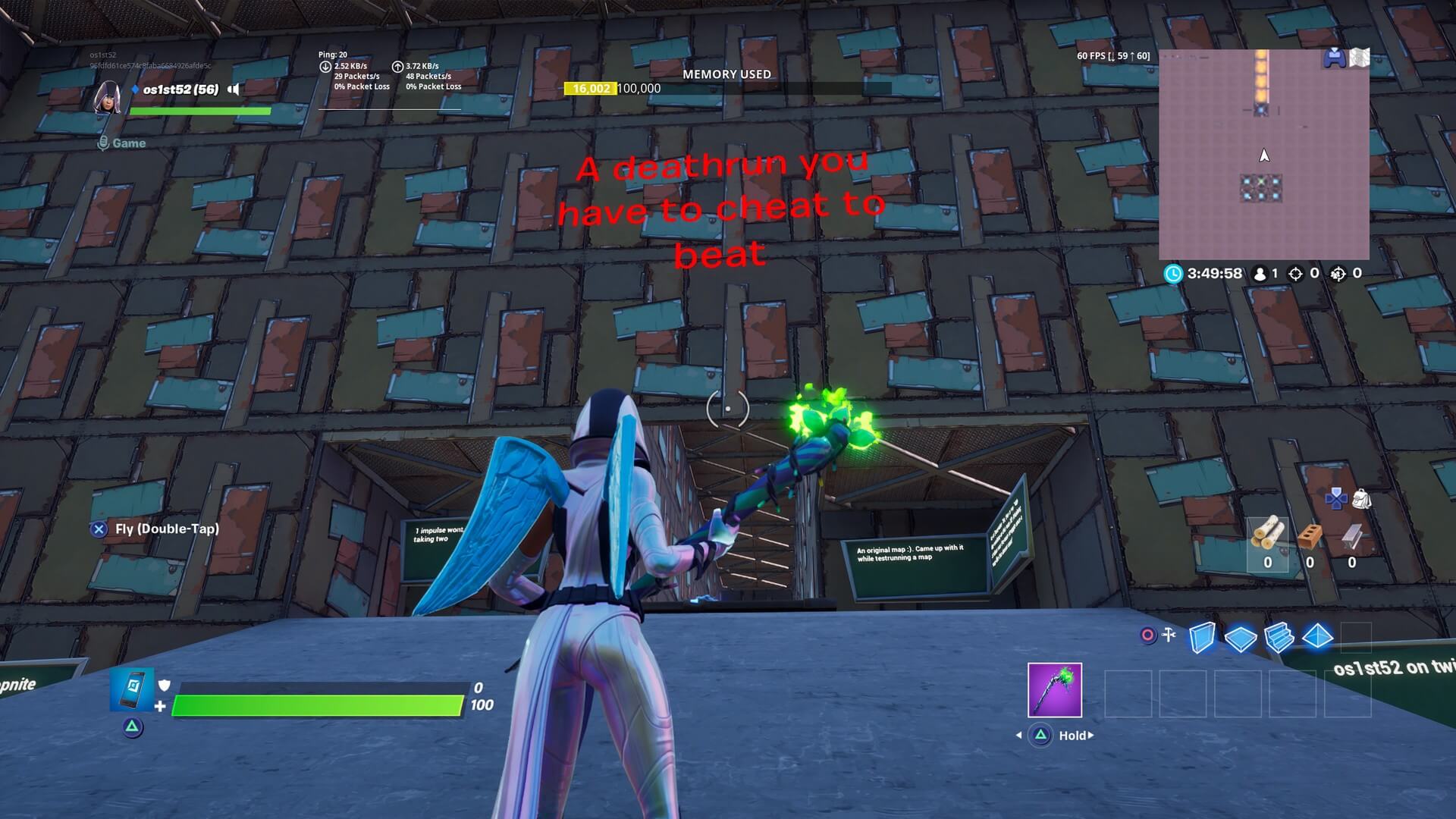Mute the Game voice channel microphone
The image size is (1456, 819).
click(x=103, y=143)
